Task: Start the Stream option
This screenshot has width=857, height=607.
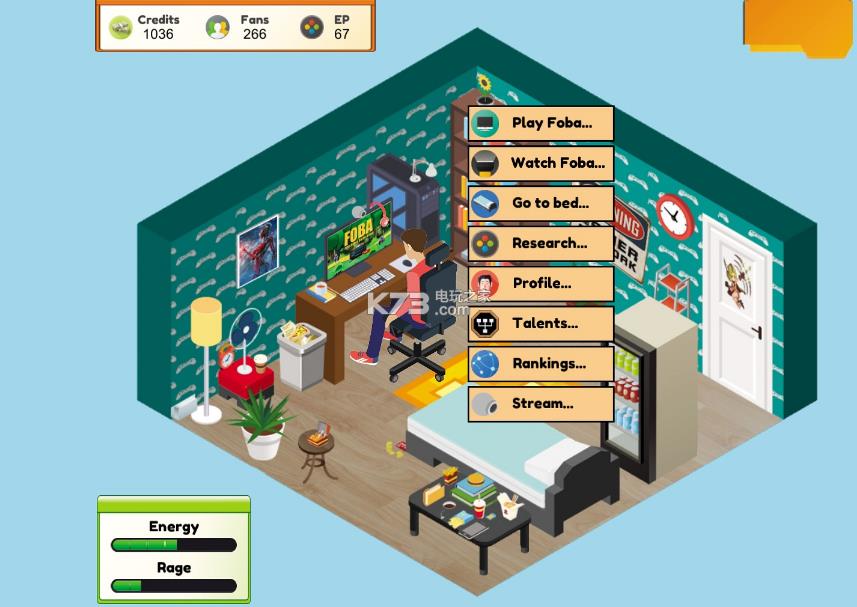Action: coord(541,404)
